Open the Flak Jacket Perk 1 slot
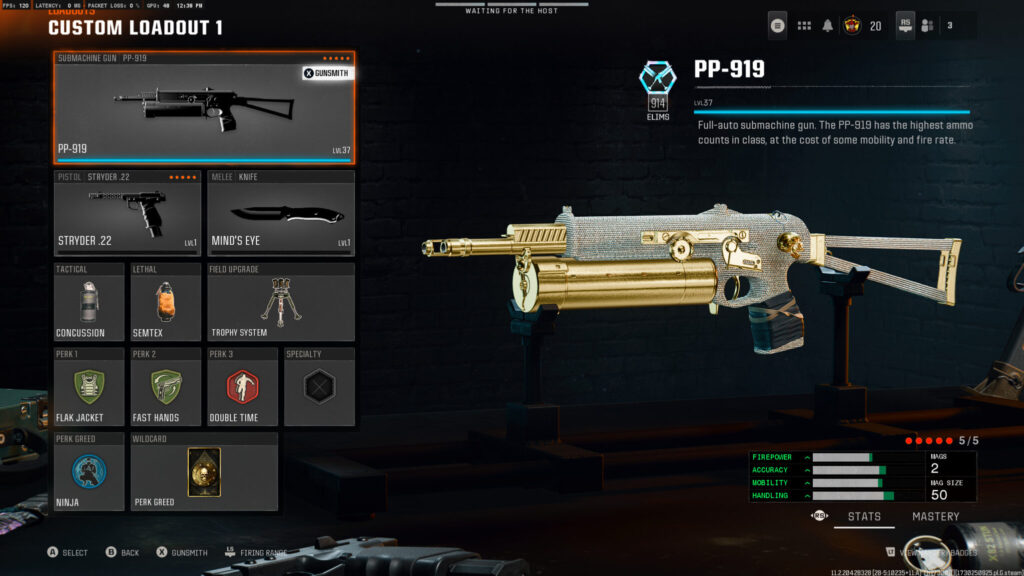The width and height of the screenshot is (1024, 576). click(89, 386)
